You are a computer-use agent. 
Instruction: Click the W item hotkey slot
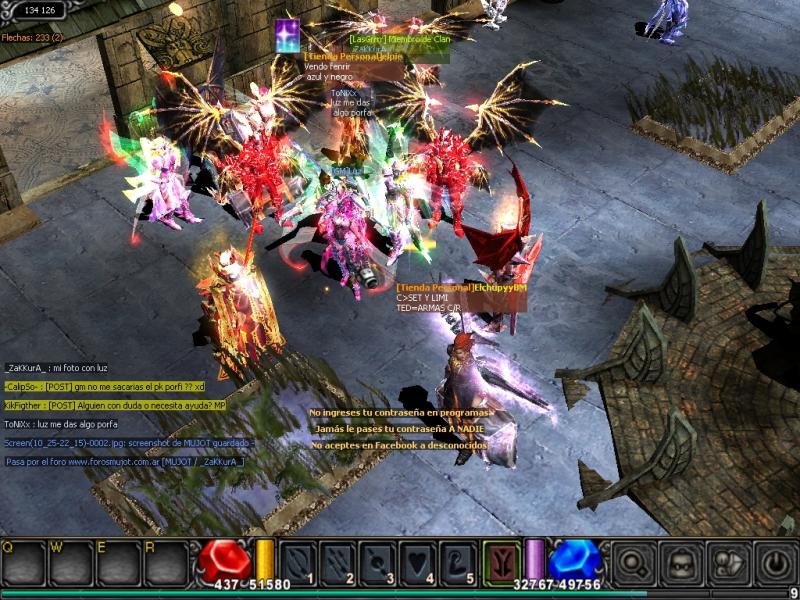tap(70, 565)
